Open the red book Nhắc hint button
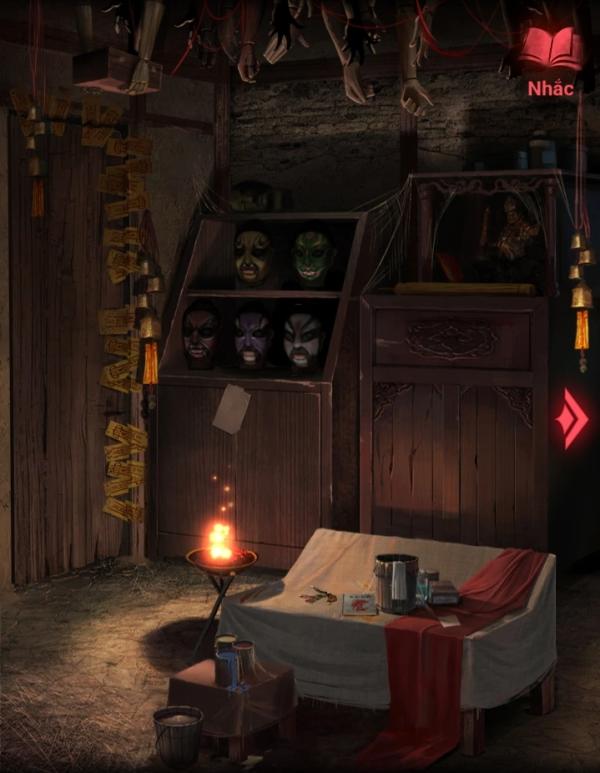Viewport: 600px width, 773px height. coord(551,57)
